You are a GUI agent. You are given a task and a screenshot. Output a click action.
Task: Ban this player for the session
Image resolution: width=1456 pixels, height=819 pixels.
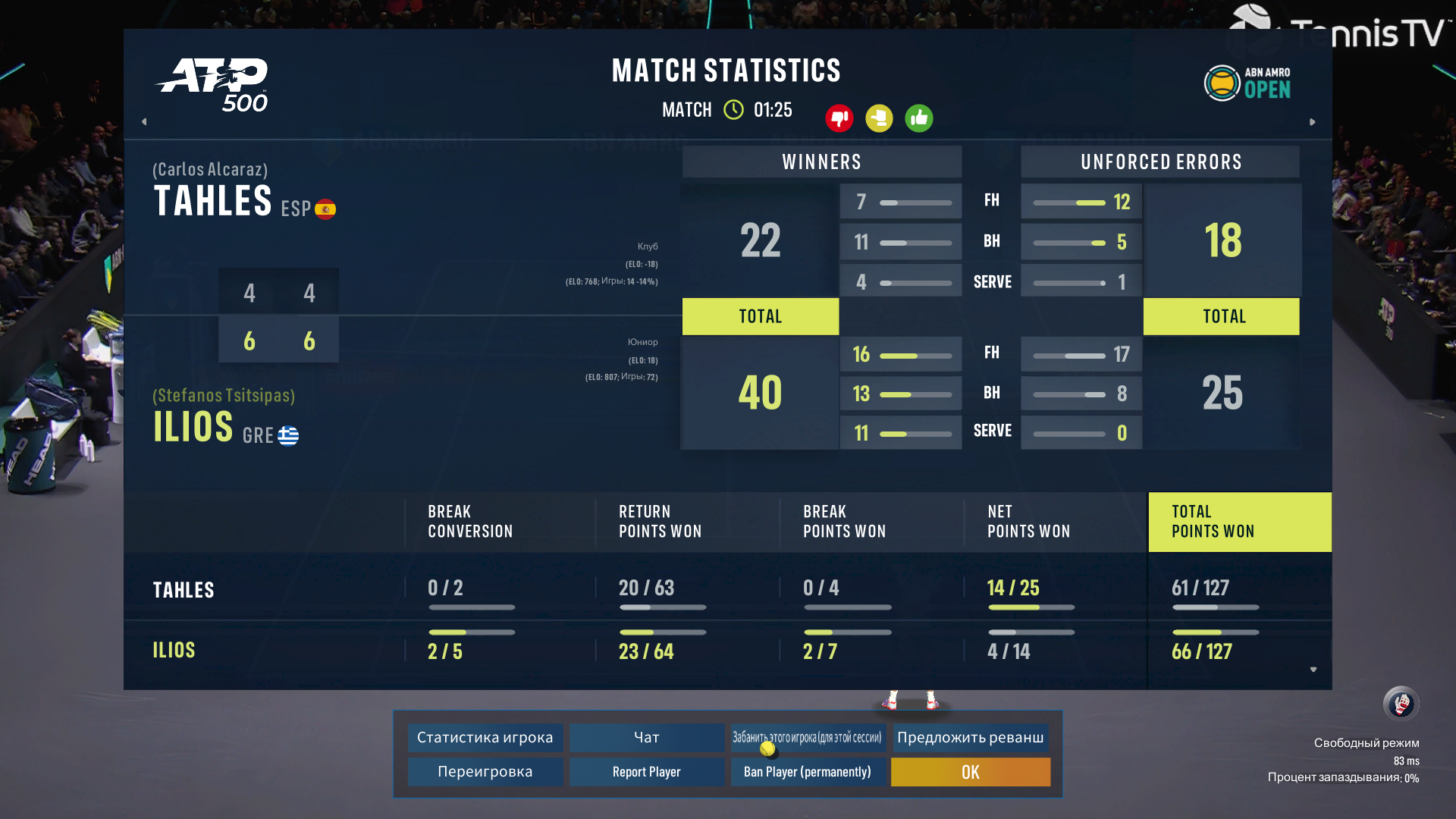tap(807, 737)
